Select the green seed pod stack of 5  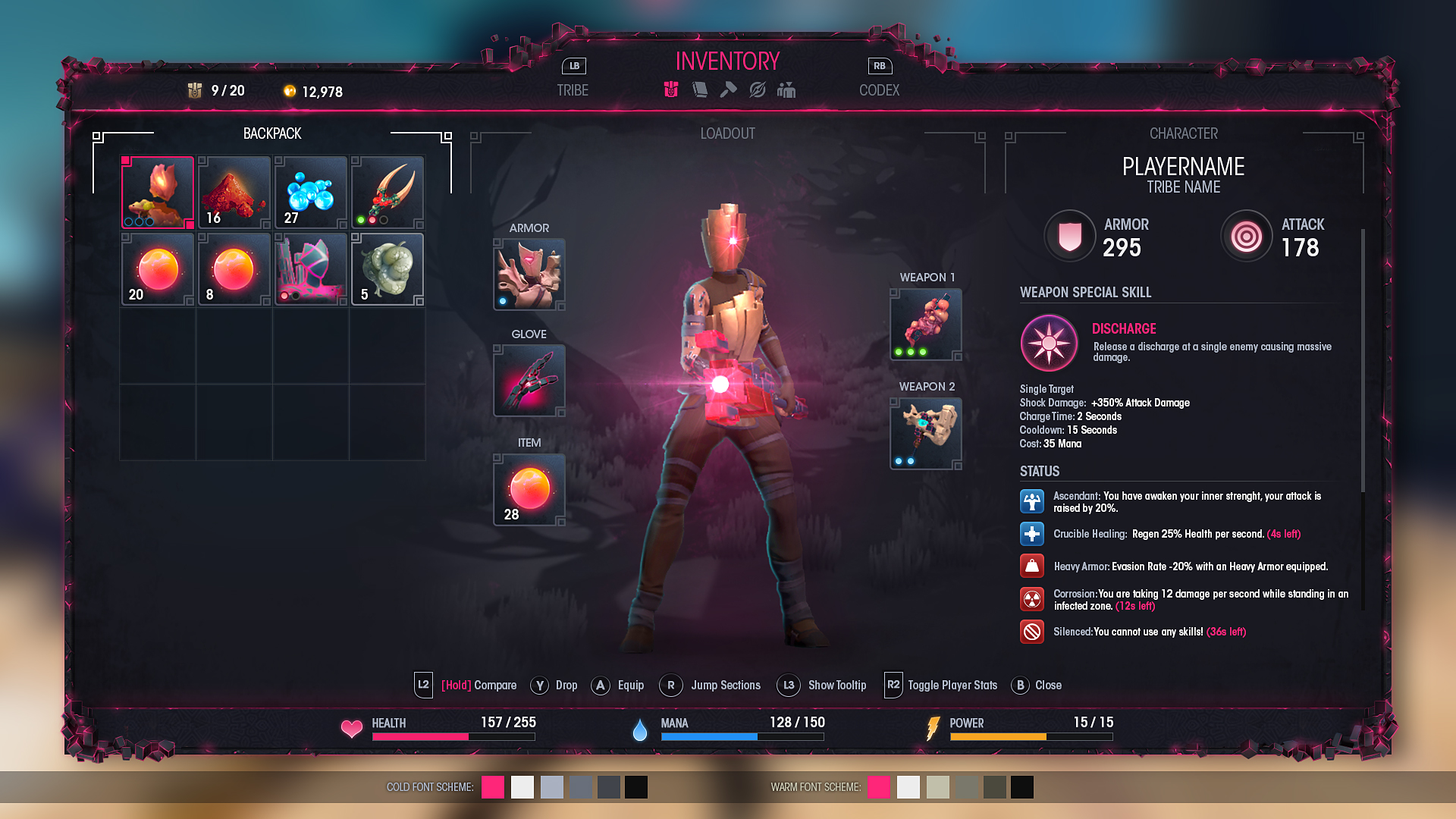388,269
